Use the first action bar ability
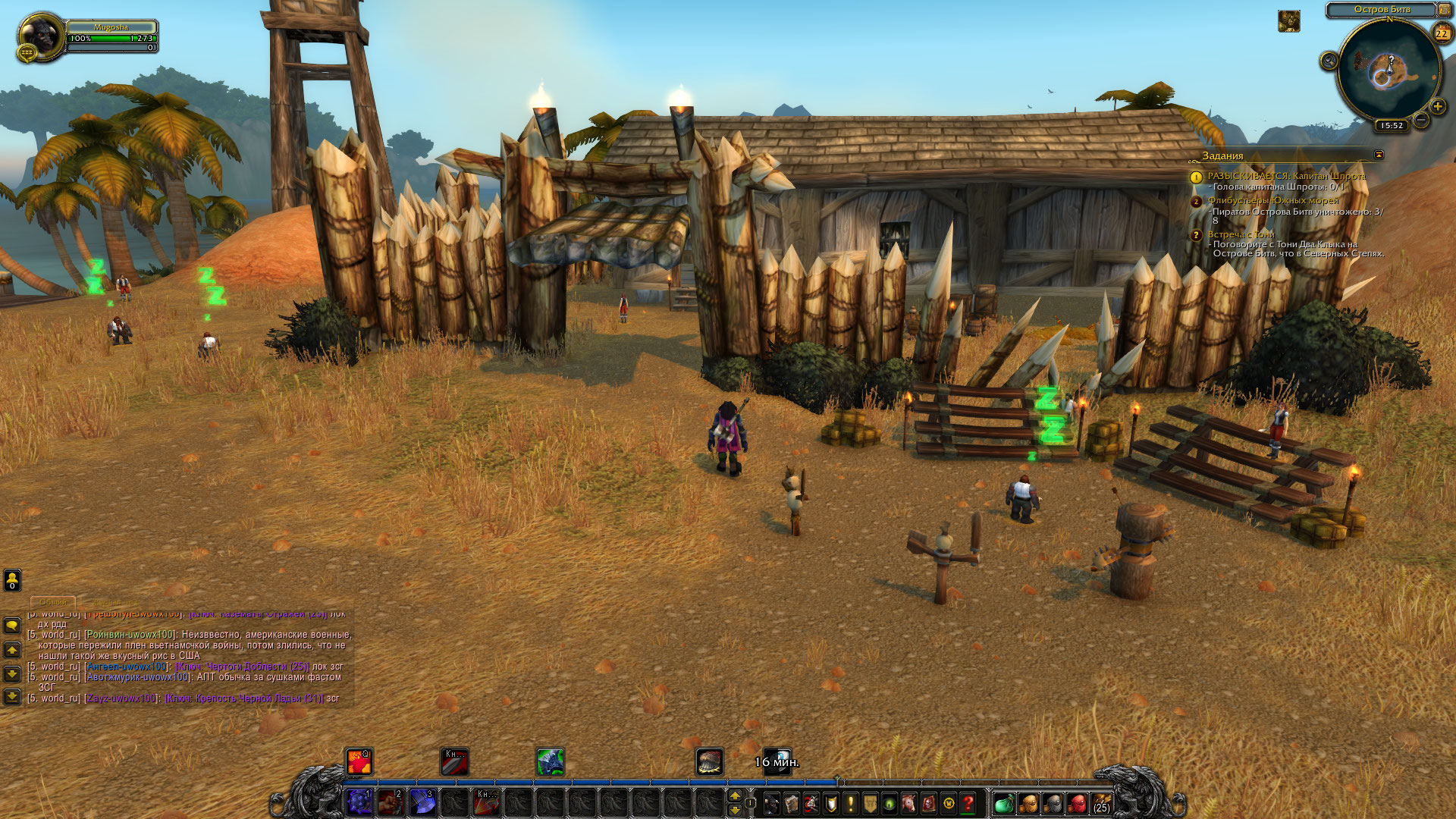 coord(359,802)
